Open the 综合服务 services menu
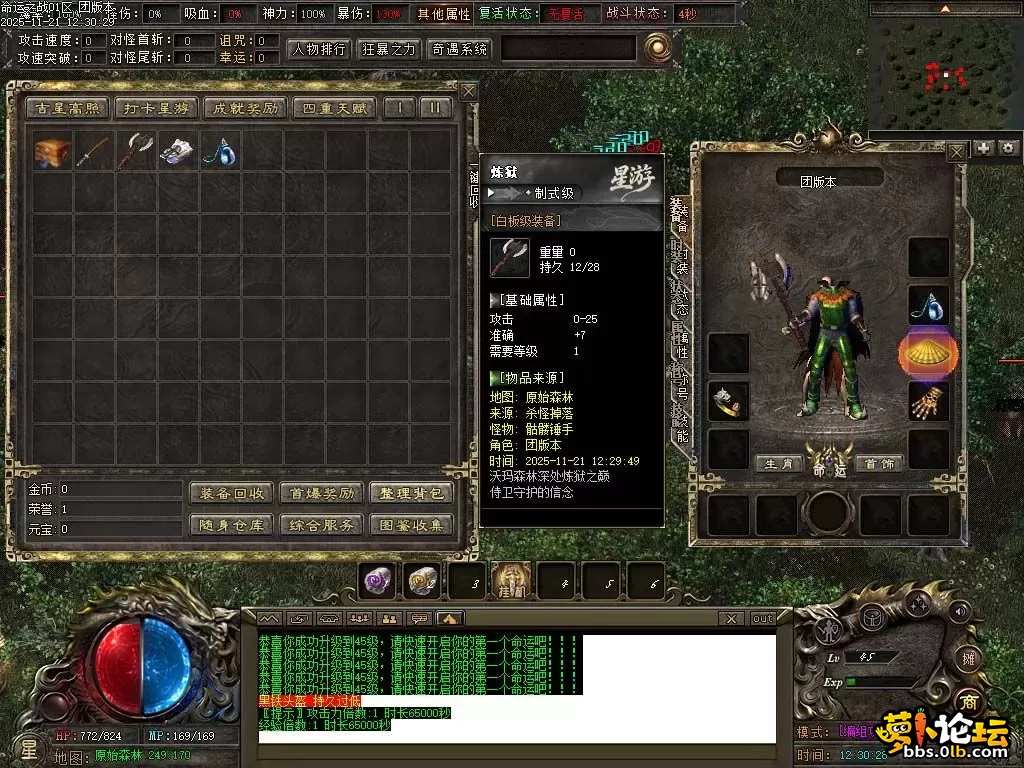The width and height of the screenshot is (1024, 768). click(x=321, y=525)
